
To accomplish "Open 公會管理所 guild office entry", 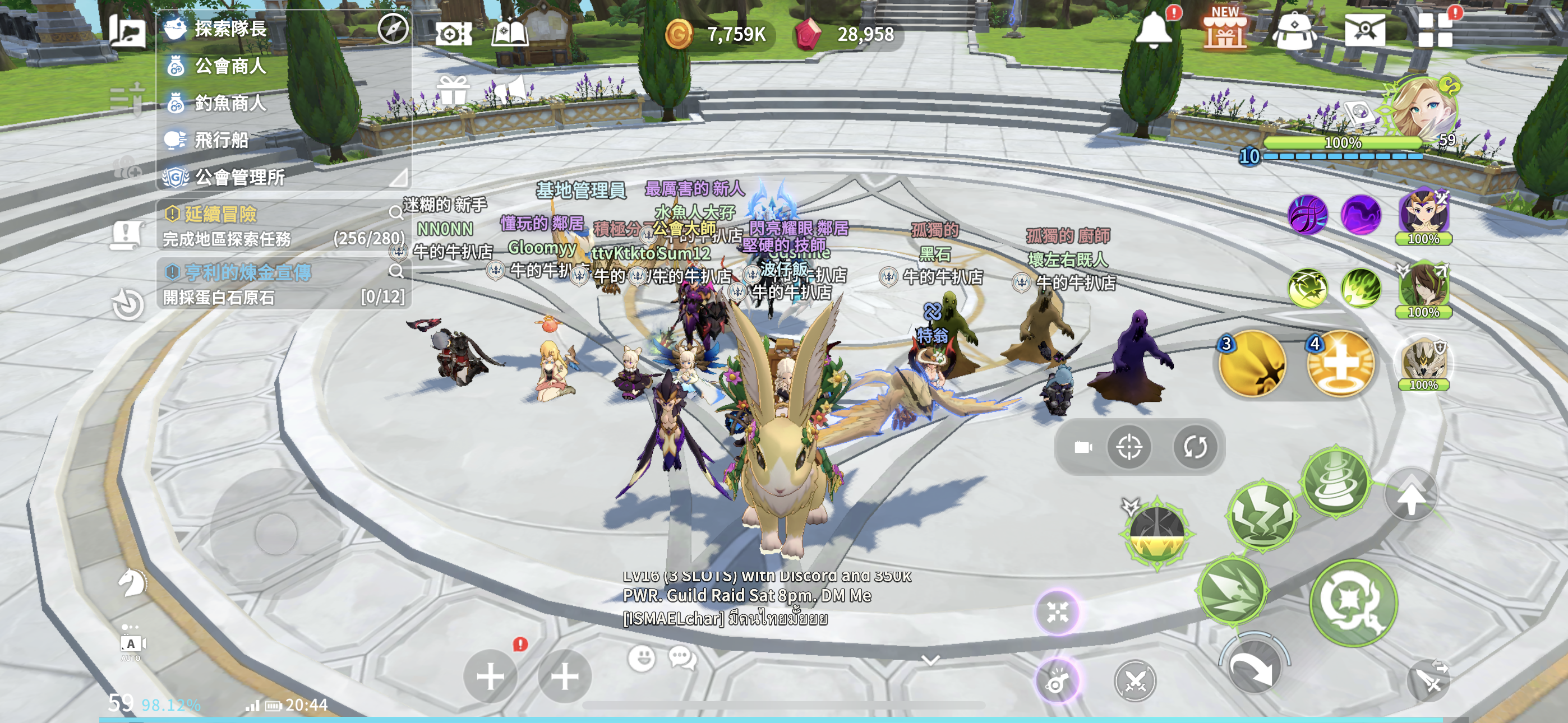I will coord(239,177).
